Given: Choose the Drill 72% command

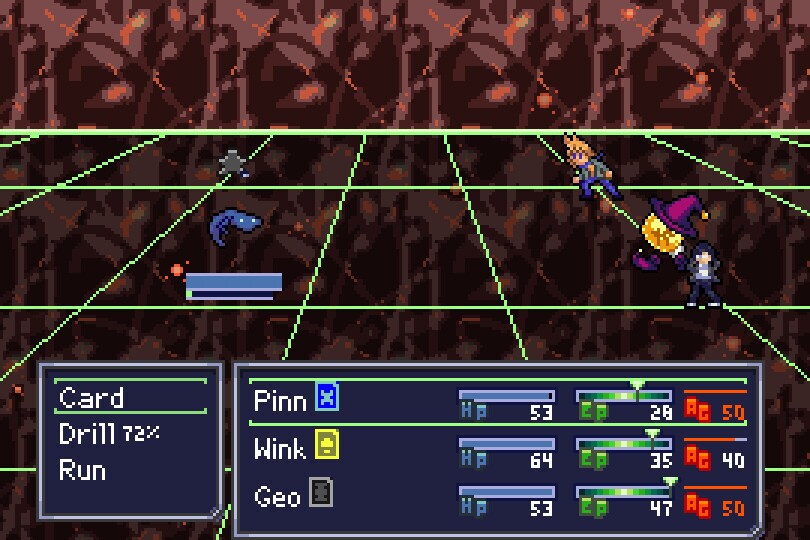Looking at the screenshot, I should coord(108,434).
